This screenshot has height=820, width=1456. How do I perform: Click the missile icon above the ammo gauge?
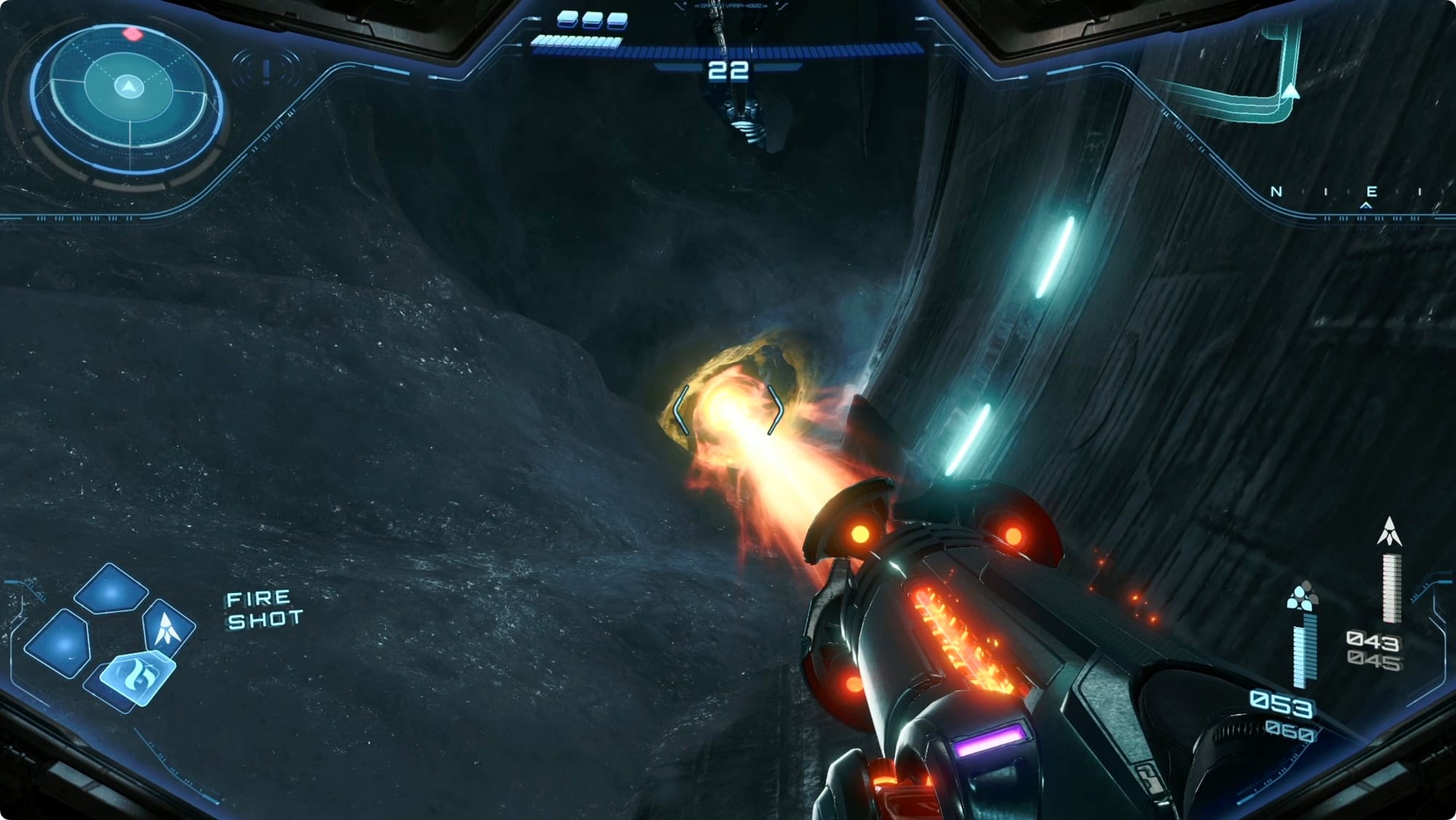pos(1389,532)
